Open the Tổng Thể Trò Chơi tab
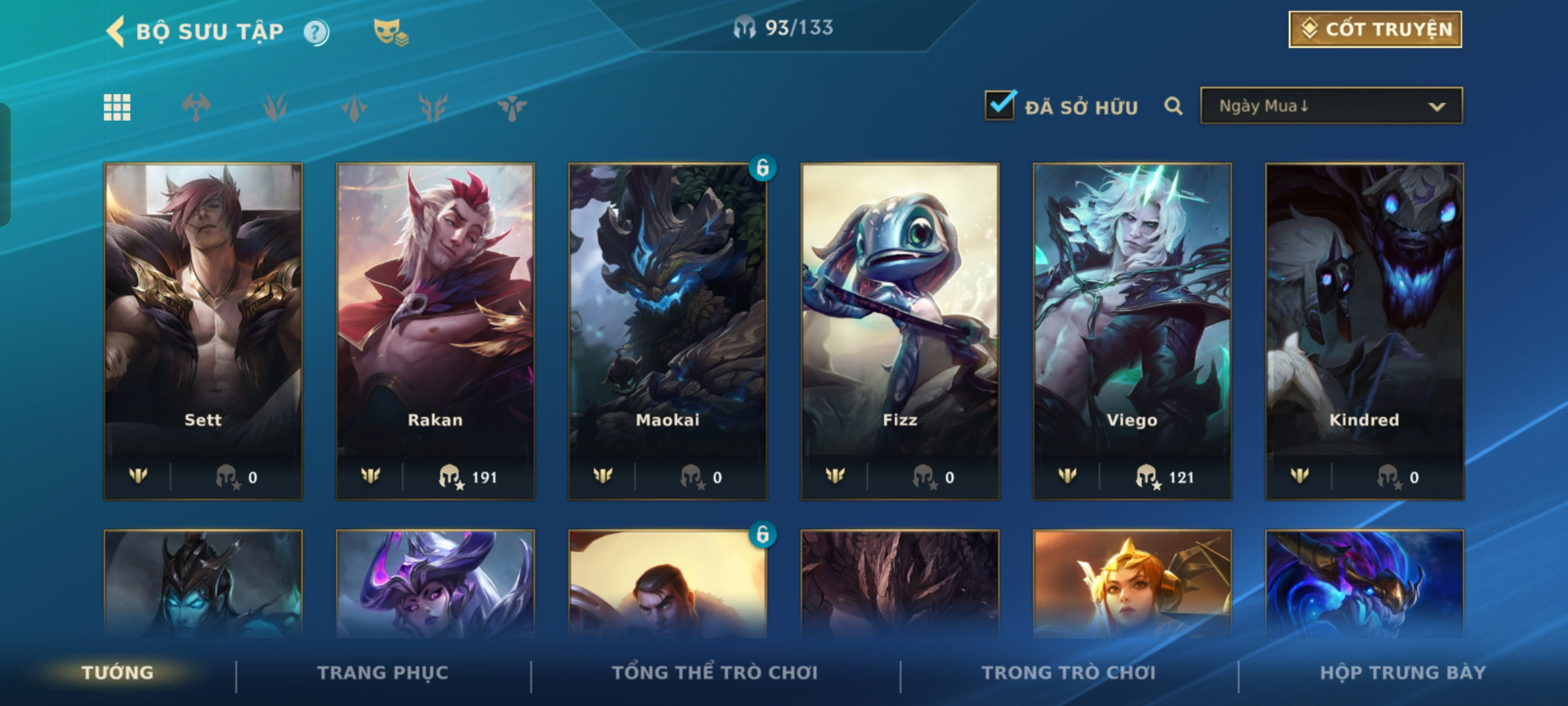Image resolution: width=1568 pixels, height=706 pixels. tap(715, 673)
